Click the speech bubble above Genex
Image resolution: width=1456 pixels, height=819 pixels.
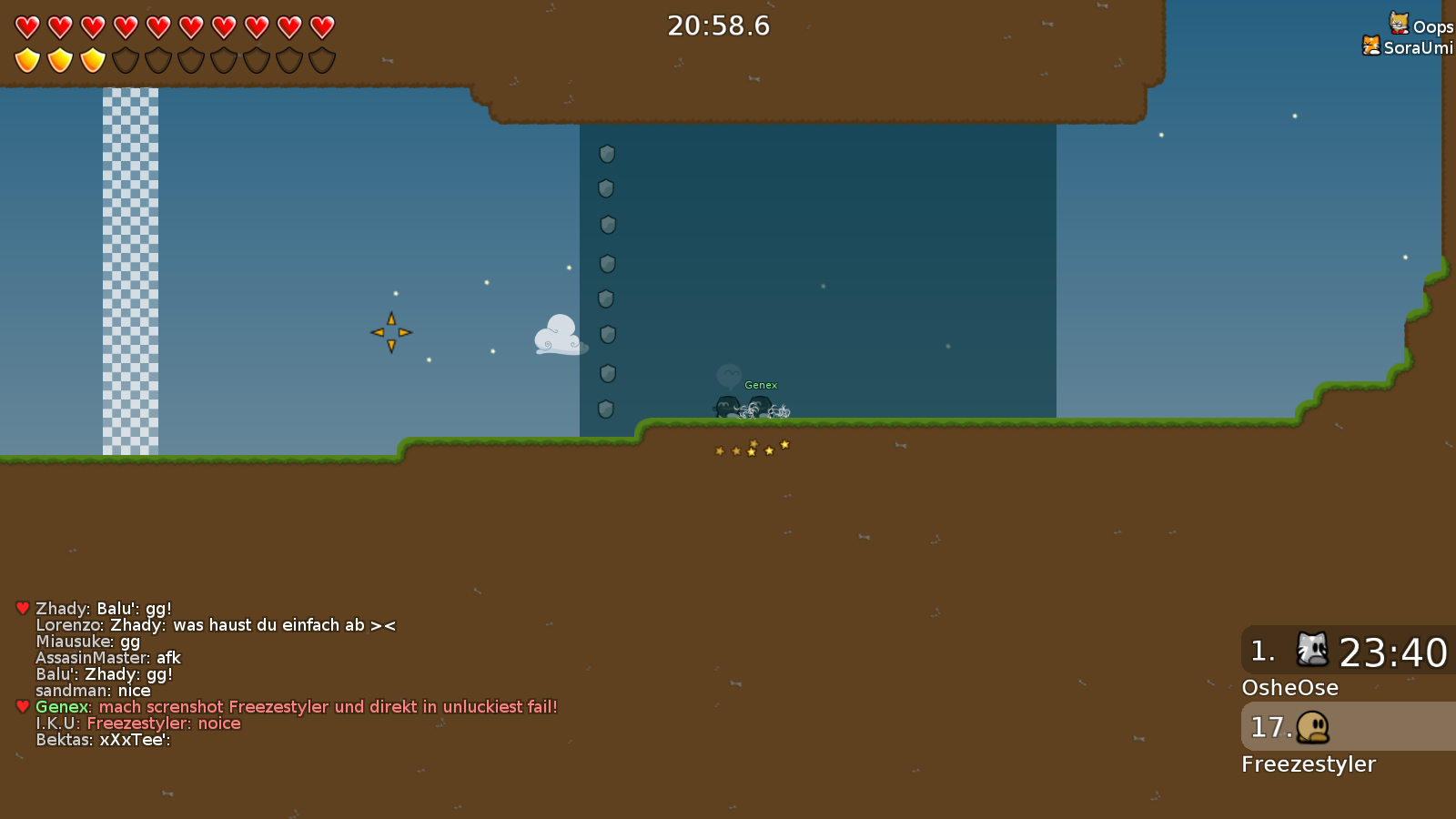(730, 376)
